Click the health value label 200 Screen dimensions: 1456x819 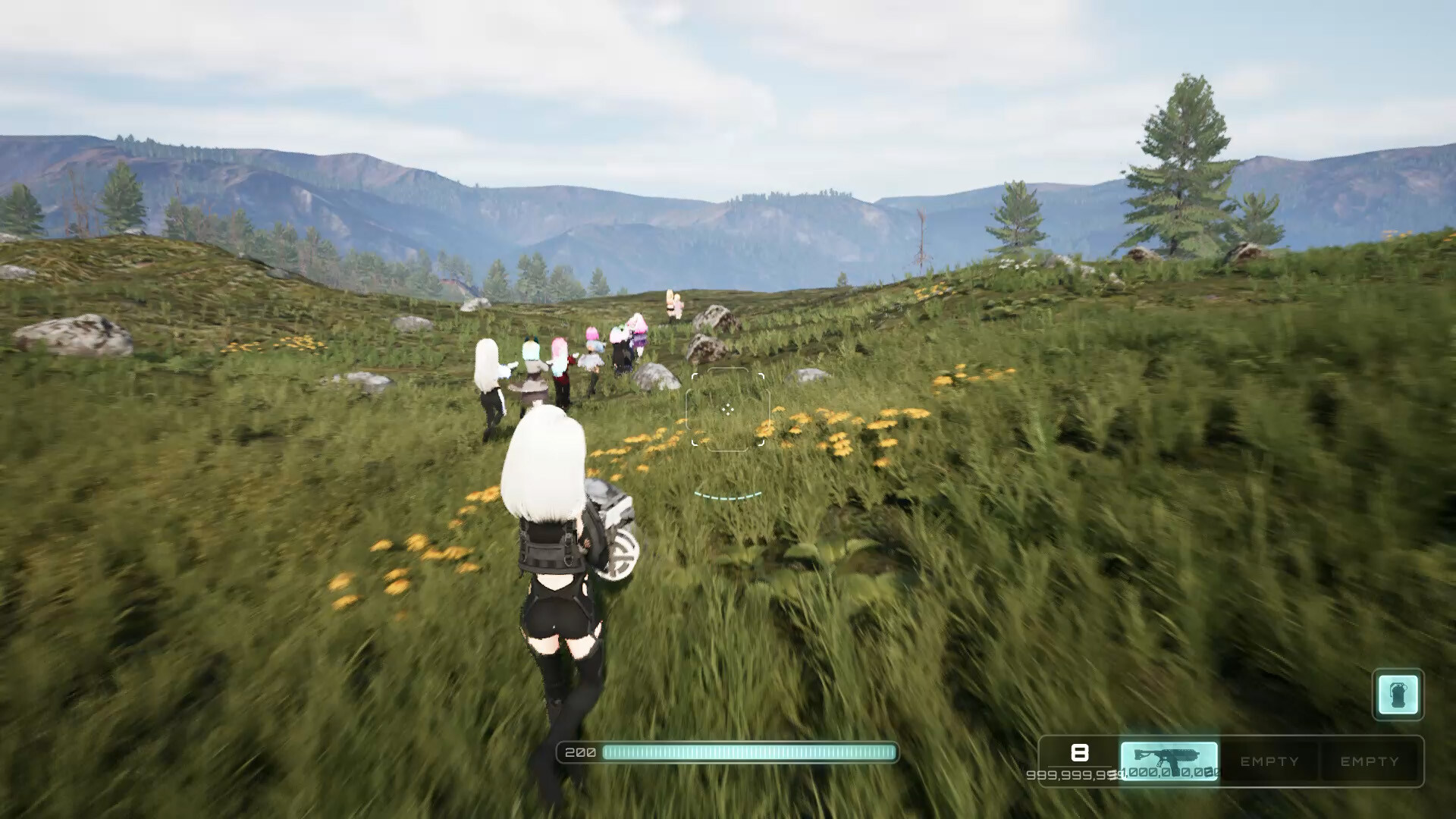tap(579, 753)
